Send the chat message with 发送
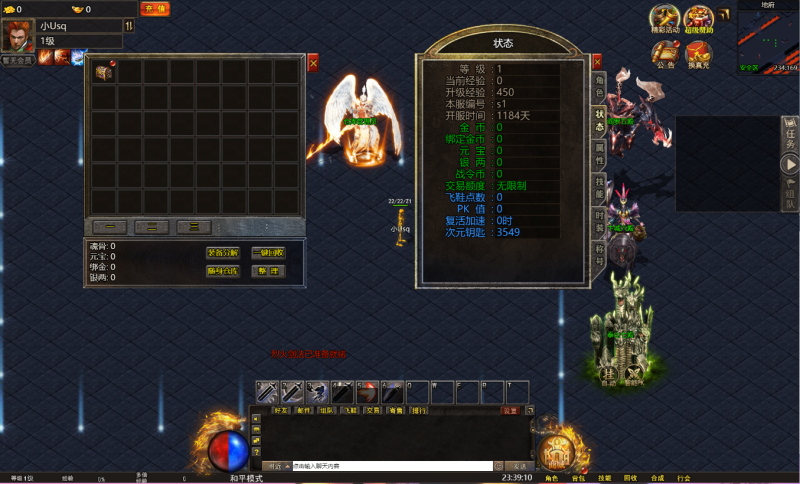Screen dimensions: 800x484 [520, 466]
